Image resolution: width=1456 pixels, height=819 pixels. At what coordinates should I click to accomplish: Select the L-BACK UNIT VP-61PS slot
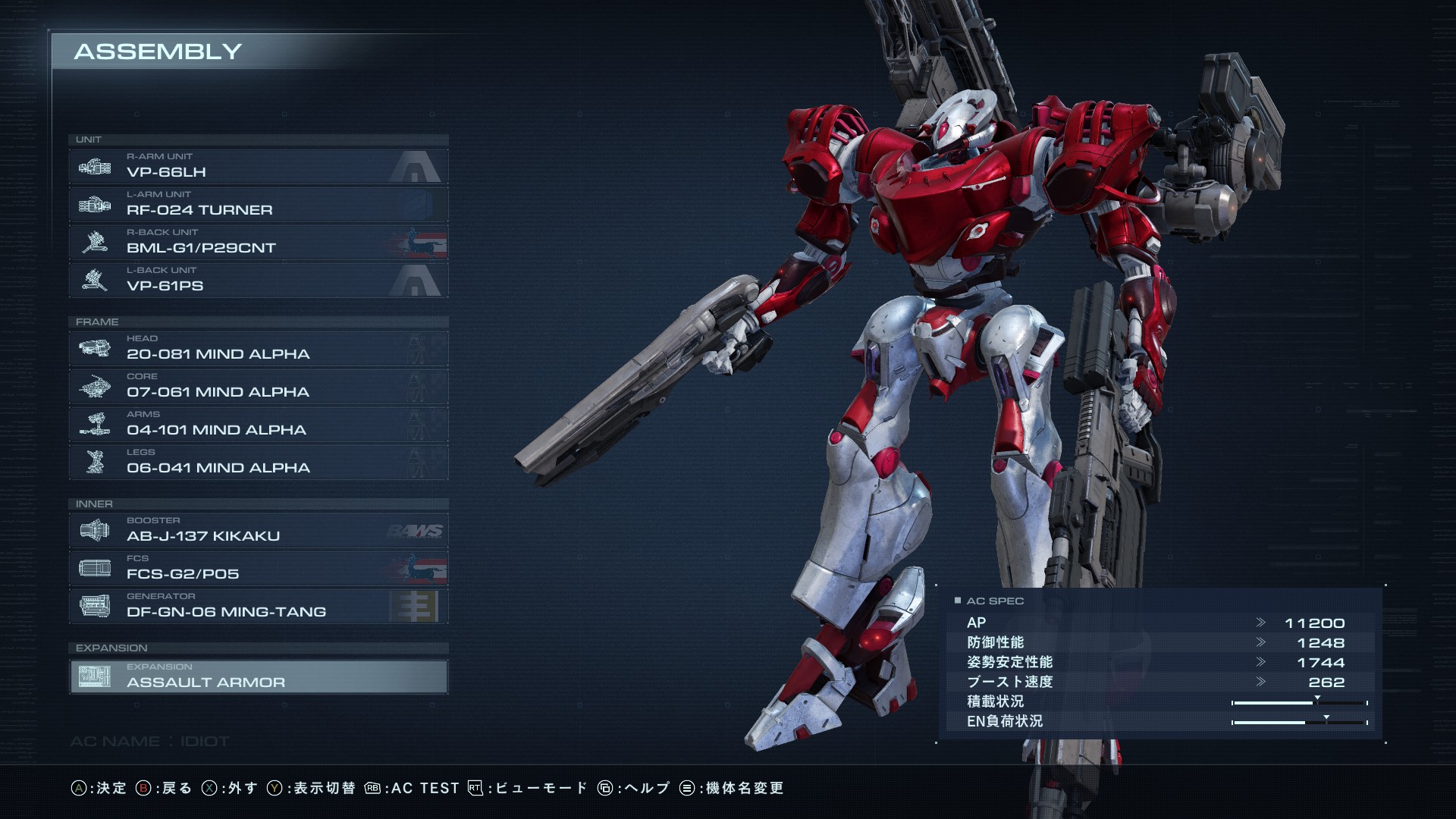(x=258, y=281)
